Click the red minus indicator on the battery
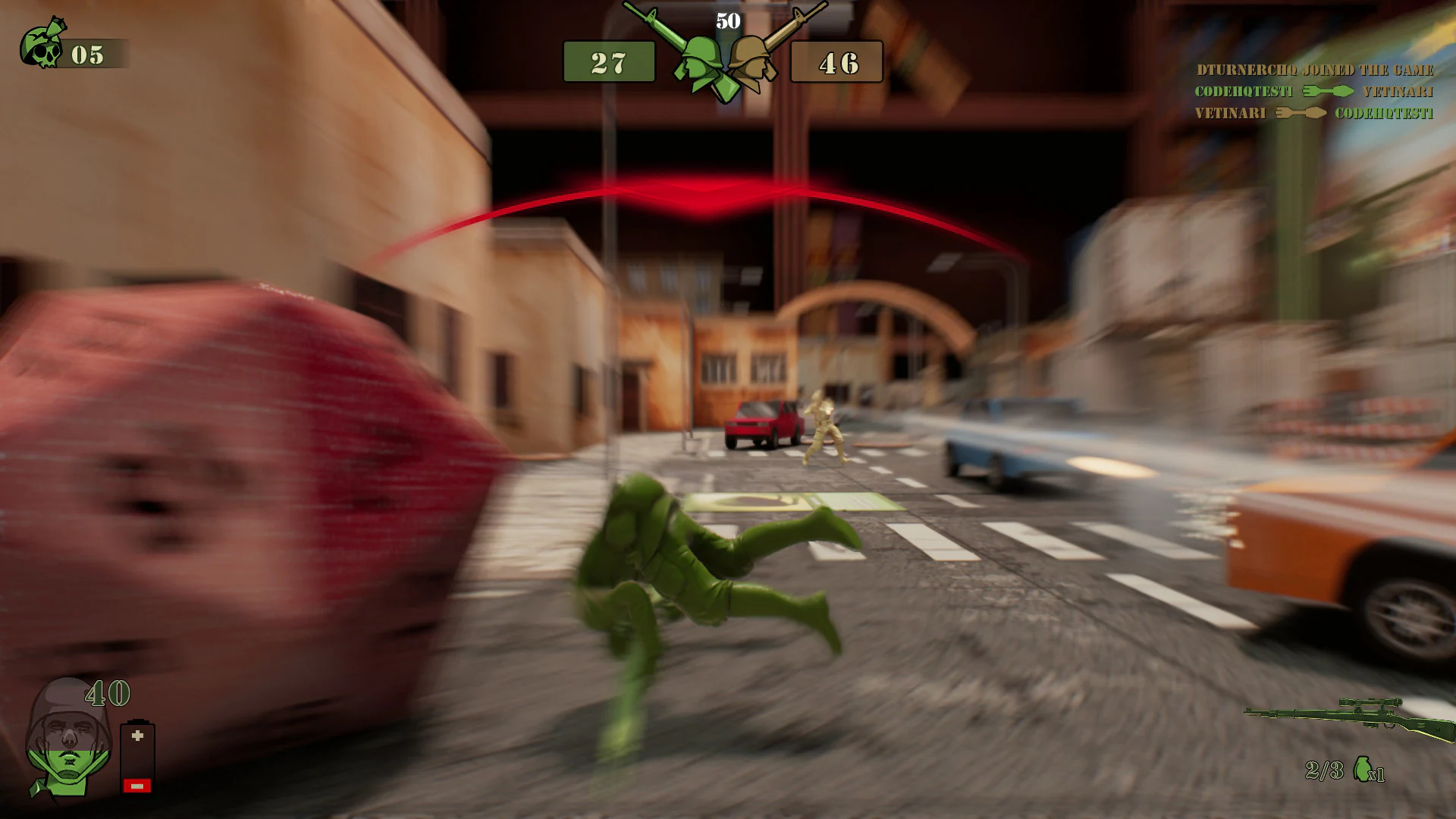The height and width of the screenshot is (819, 1456). pyautogui.click(x=136, y=785)
